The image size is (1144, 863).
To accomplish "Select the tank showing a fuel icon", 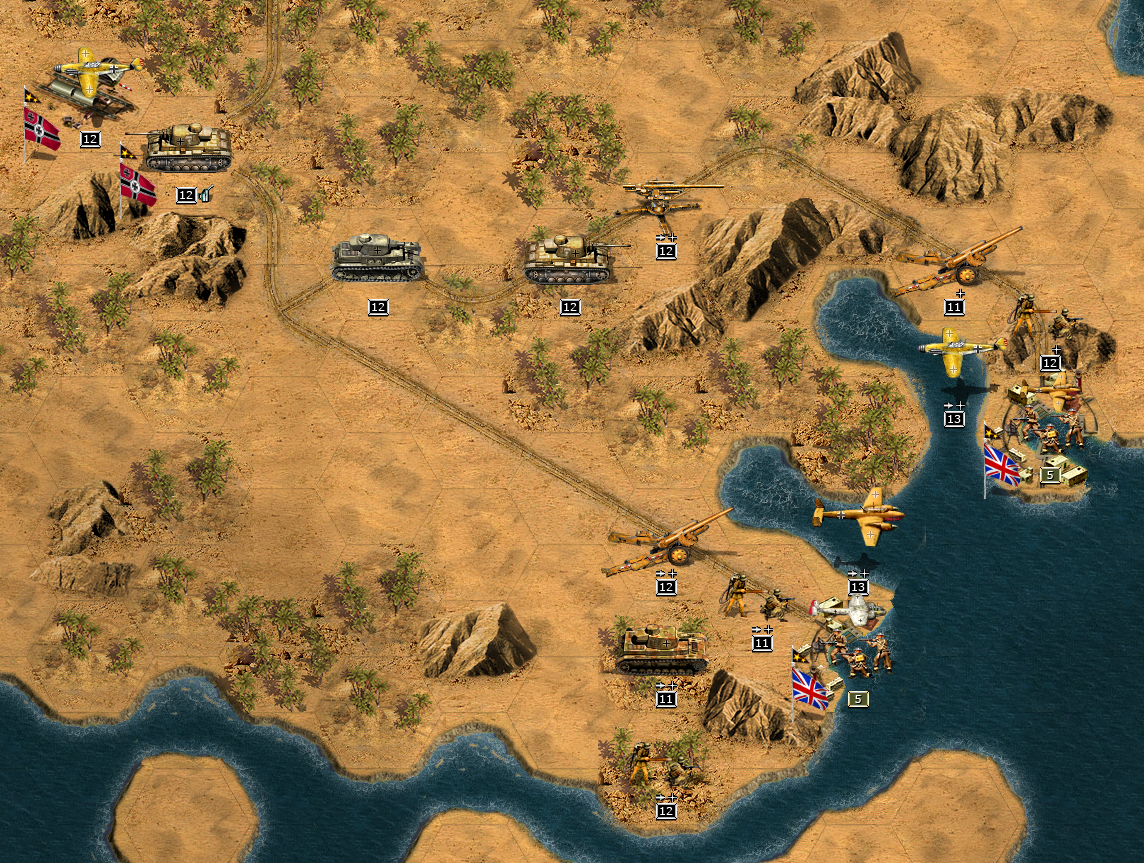I will tap(187, 148).
